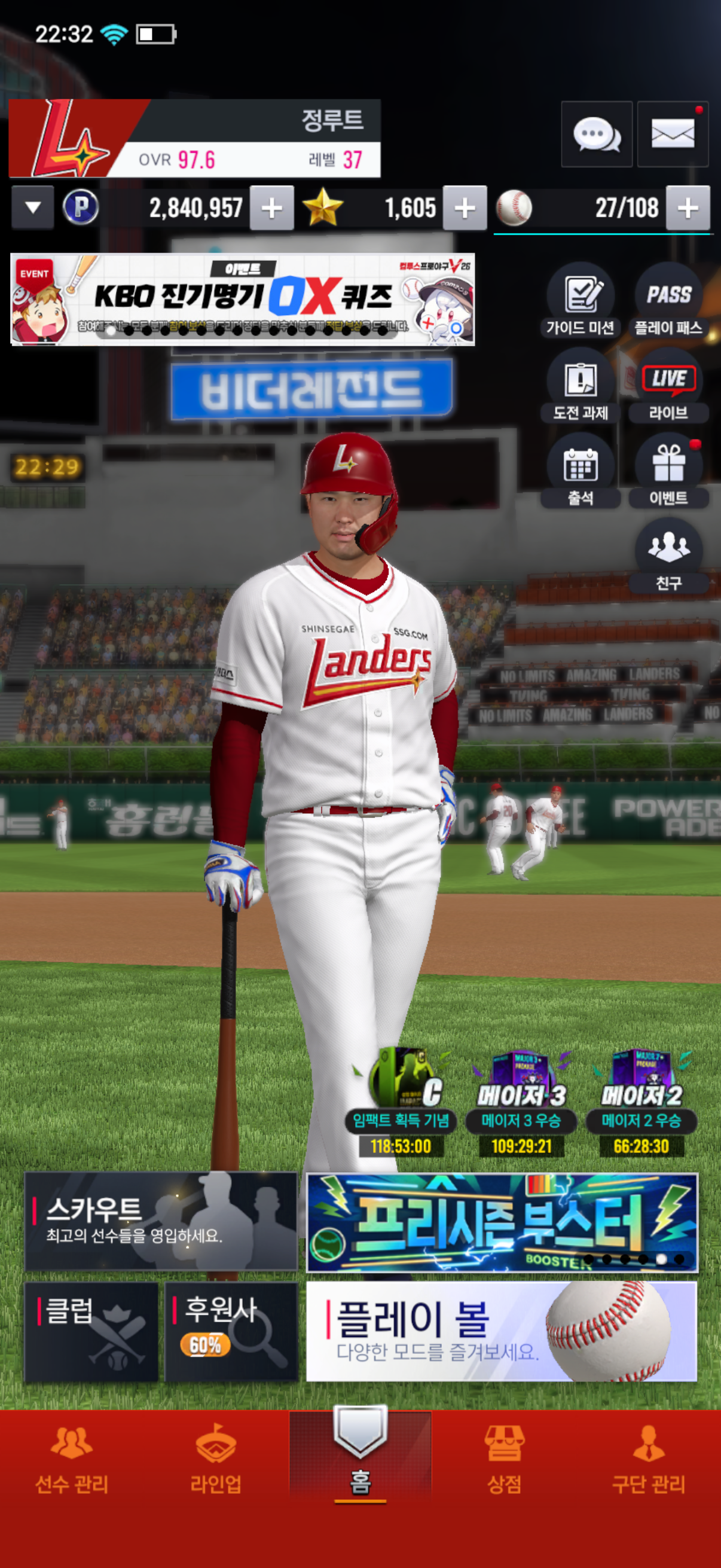Open the 후원사 sponsor panel
The image size is (721, 1568).
[231, 1332]
